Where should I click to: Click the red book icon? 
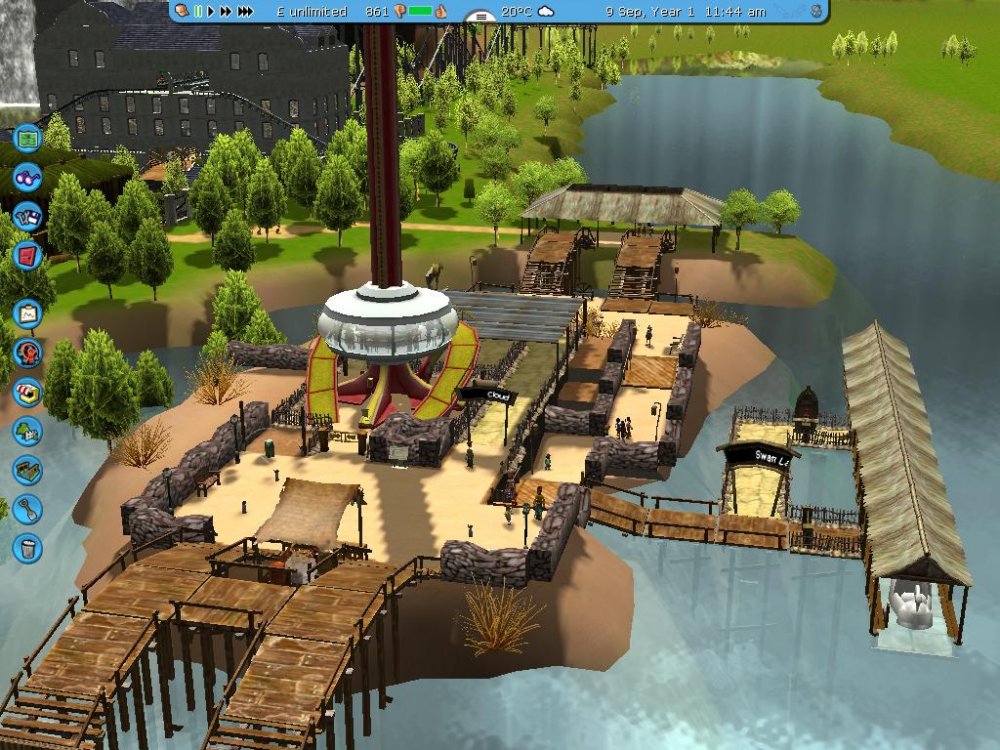pyautogui.click(x=28, y=255)
